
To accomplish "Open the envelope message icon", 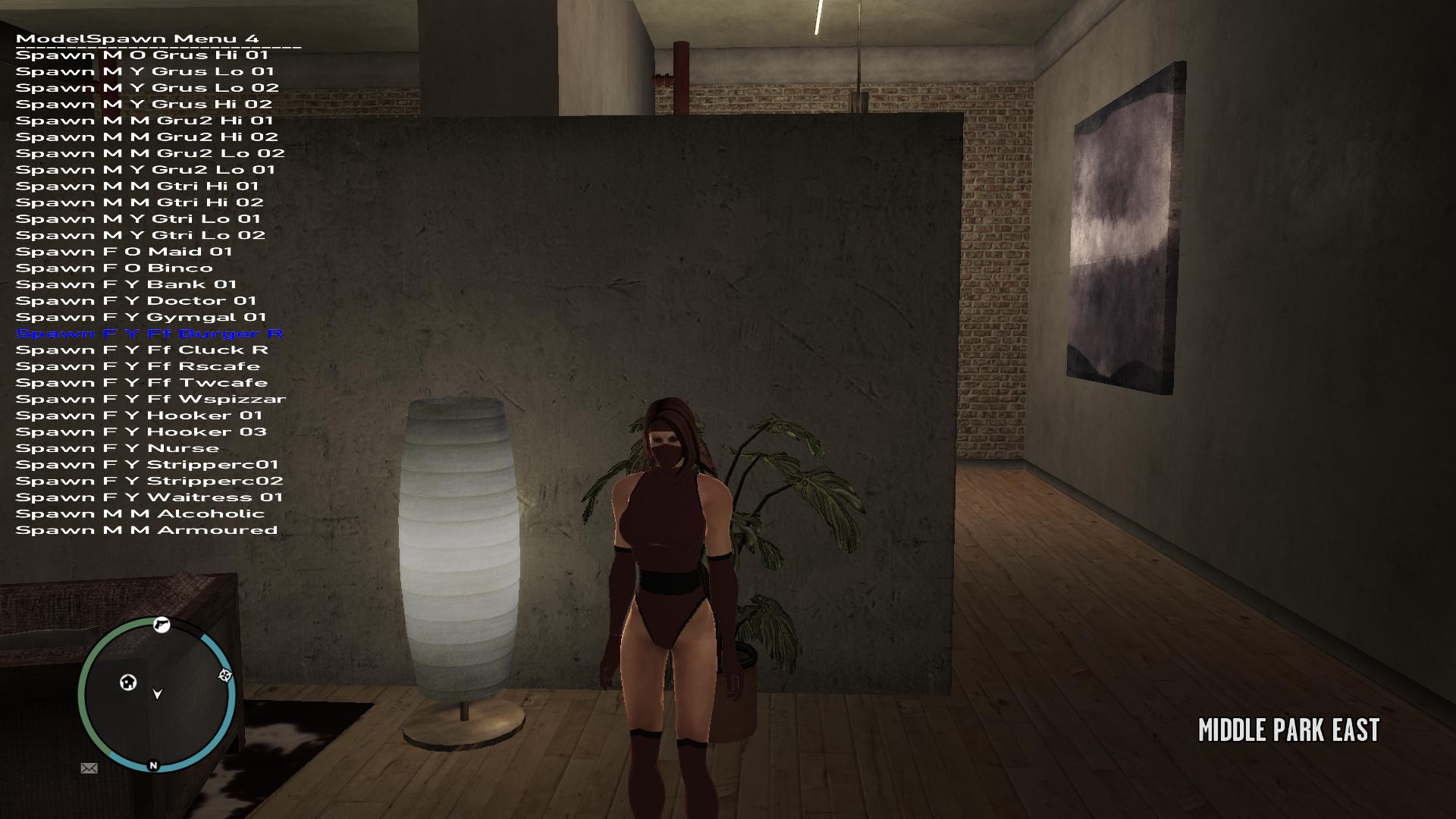I will point(89,768).
